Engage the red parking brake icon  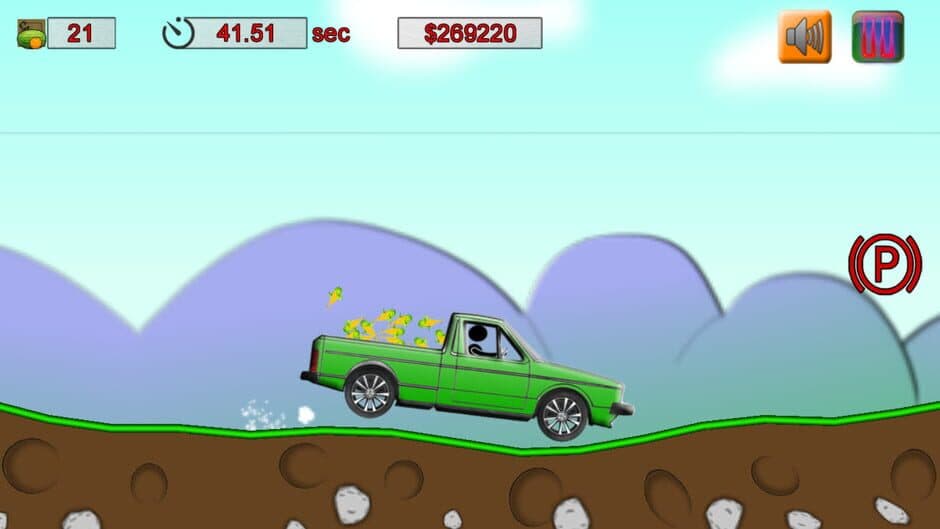(885, 264)
